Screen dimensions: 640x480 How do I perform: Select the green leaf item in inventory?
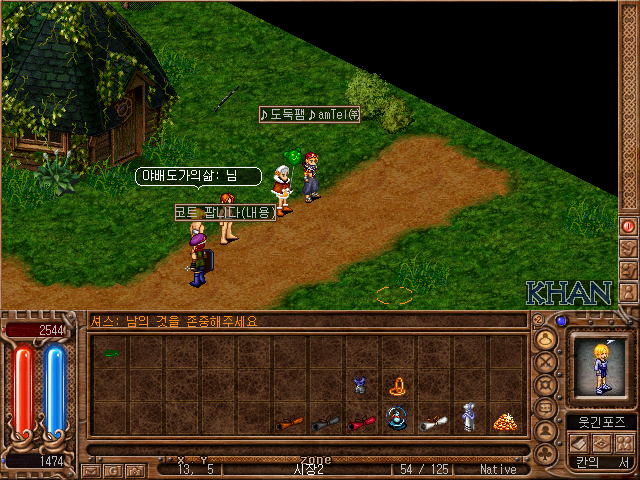(x=110, y=353)
